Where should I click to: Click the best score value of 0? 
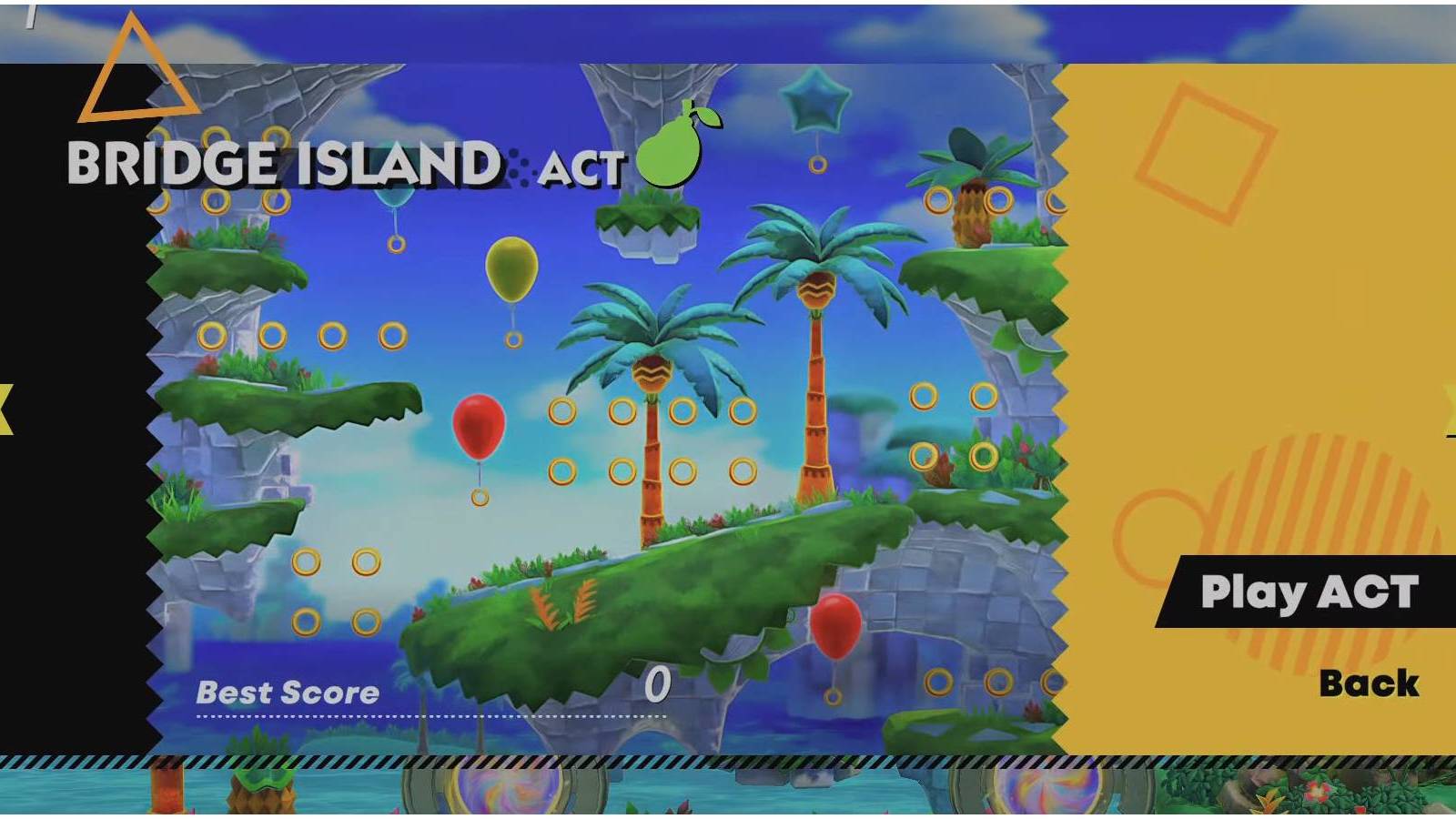659,685
